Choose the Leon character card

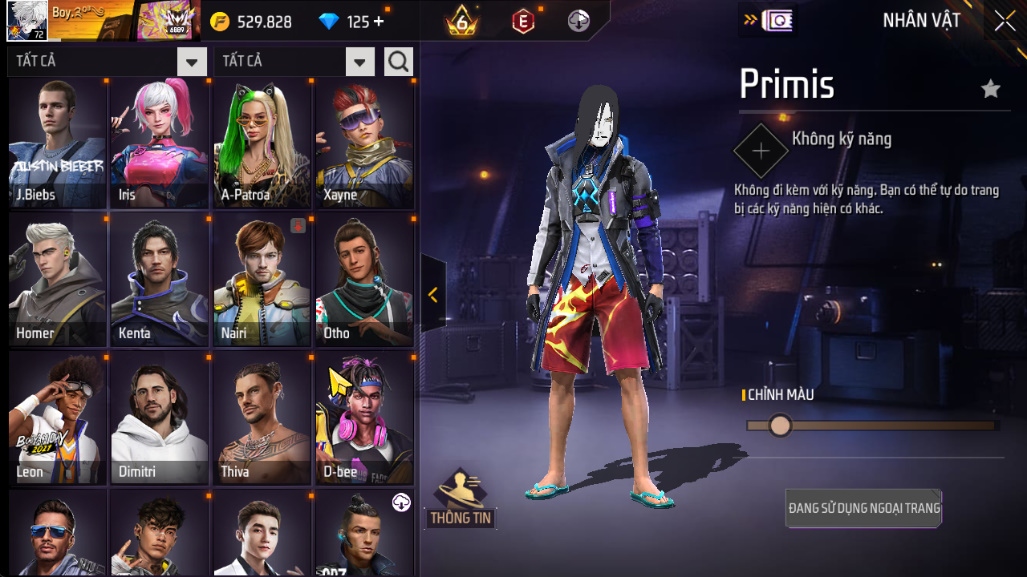(x=57, y=419)
